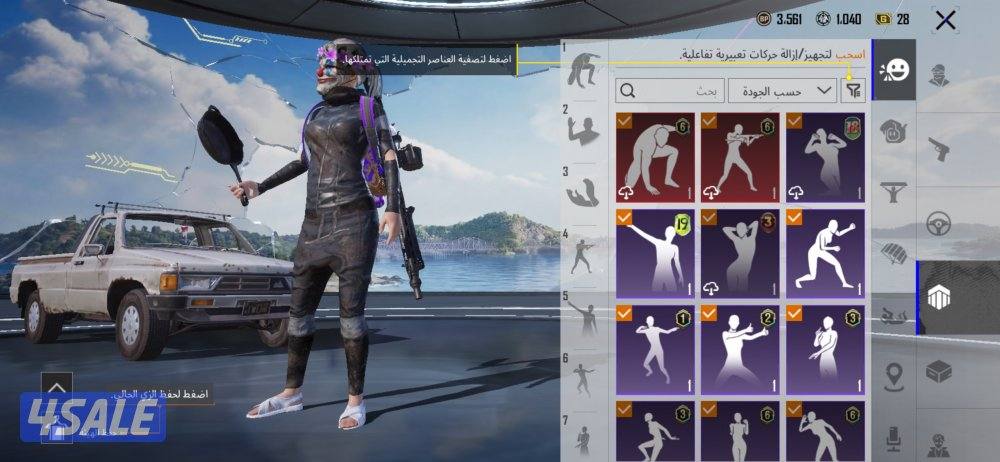Screen dimensions: 1000x462
Task: Pick the running-pose emote card
Action: click(x=827, y=252)
